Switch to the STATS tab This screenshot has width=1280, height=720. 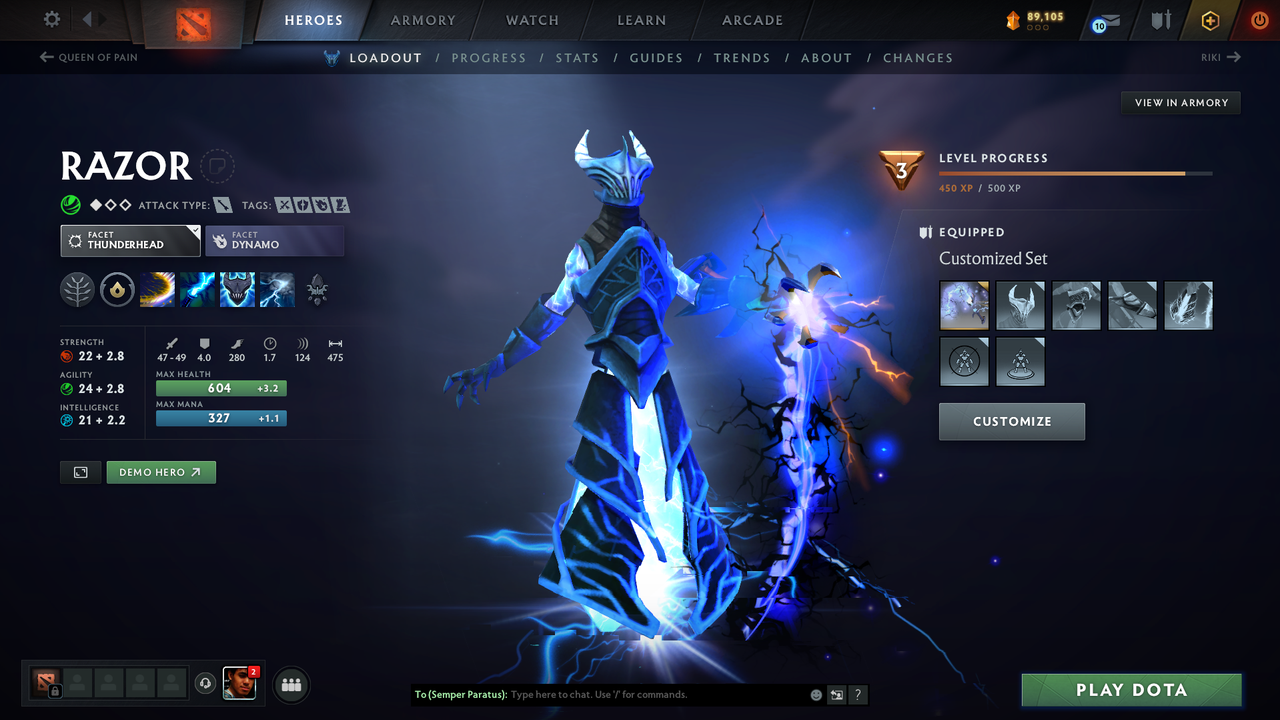pyautogui.click(x=577, y=57)
